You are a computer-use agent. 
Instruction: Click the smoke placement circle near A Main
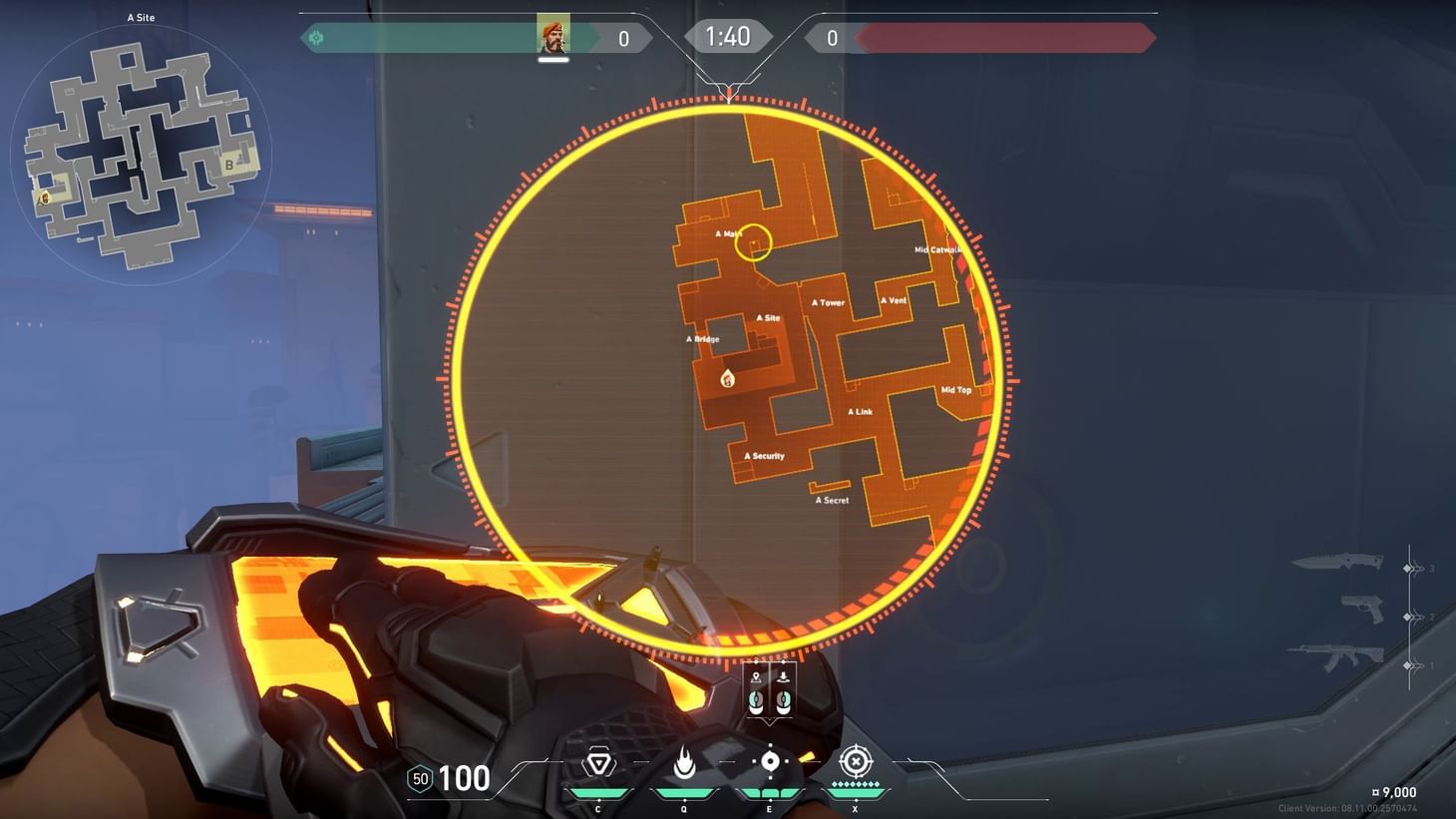point(756,243)
